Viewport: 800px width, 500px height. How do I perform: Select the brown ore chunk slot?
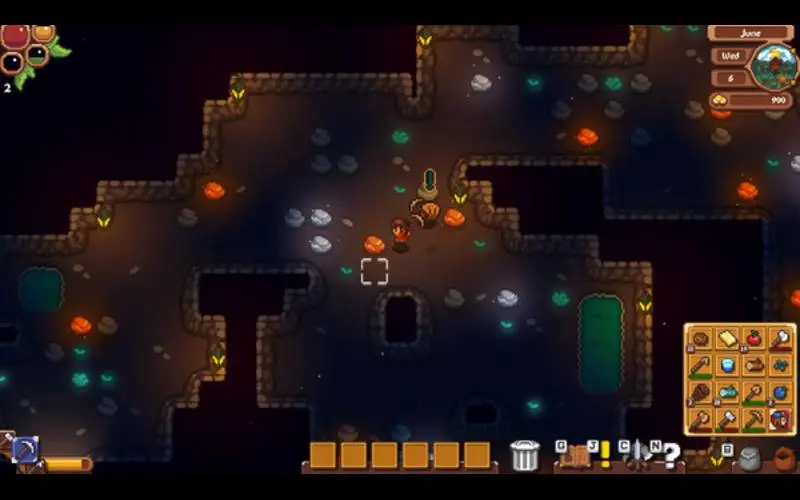pyautogui.click(x=700, y=339)
